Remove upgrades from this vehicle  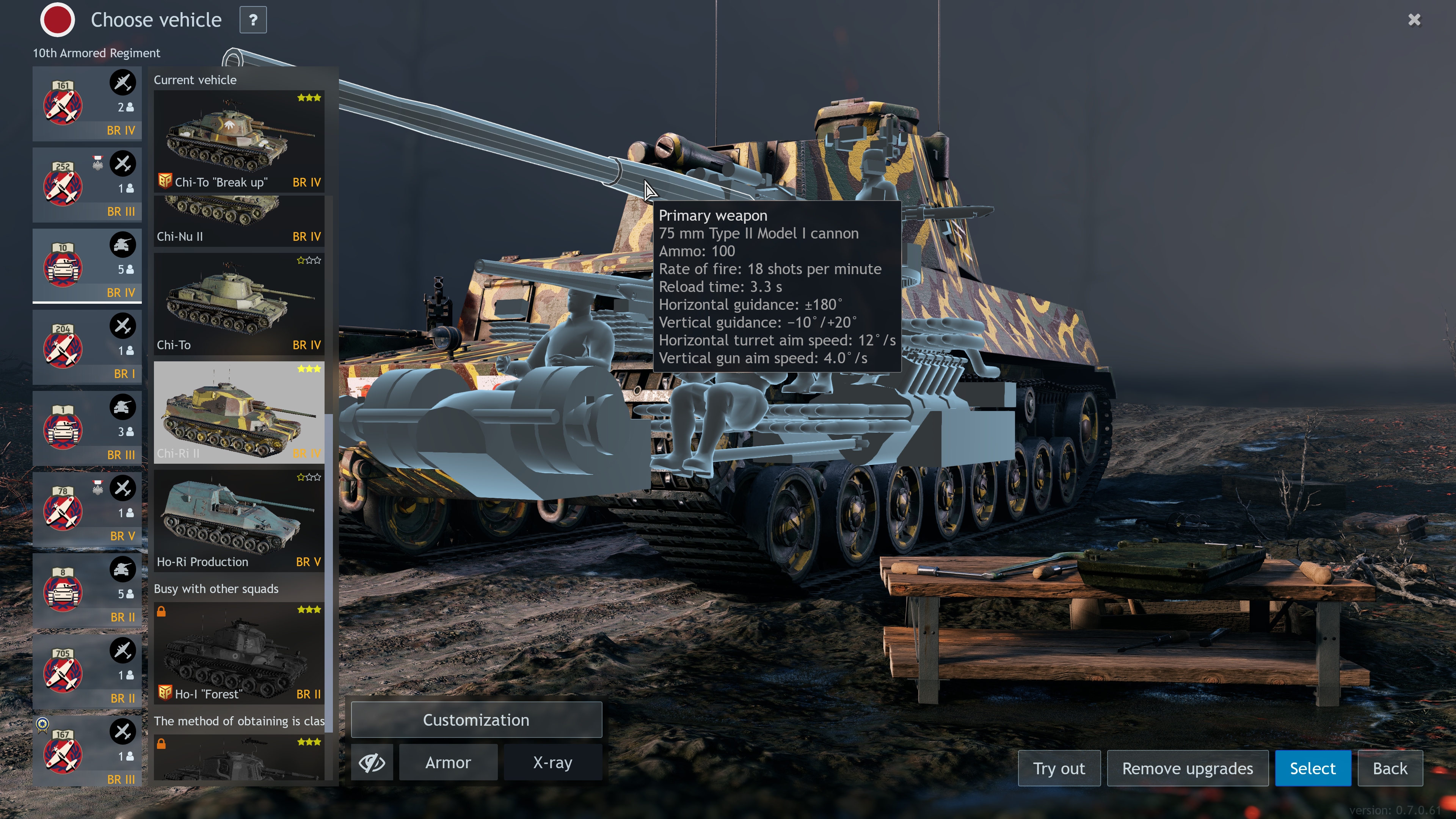click(1187, 769)
